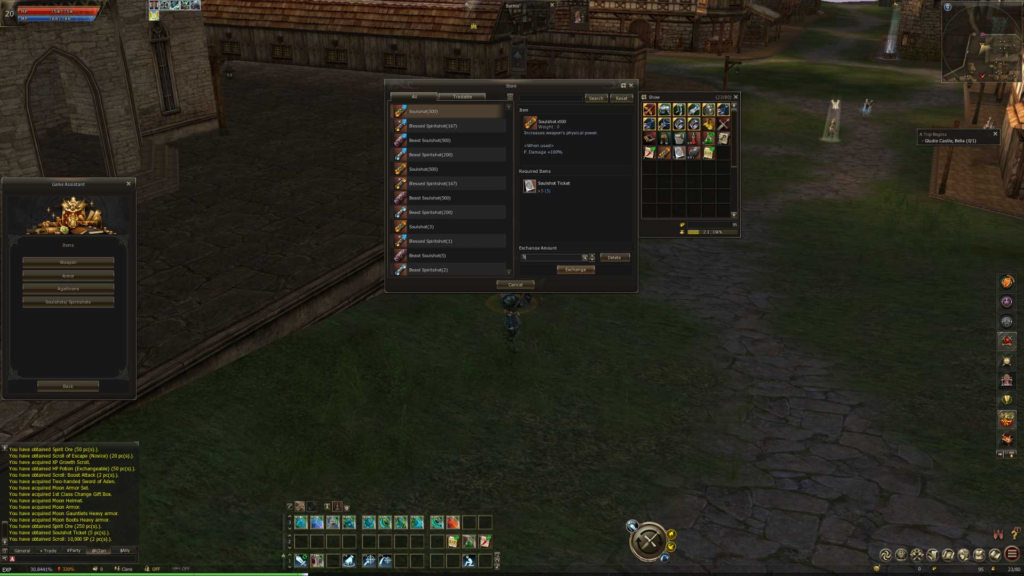
Task: Focus the Exchange Amount input field
Action: pos(551,257)
